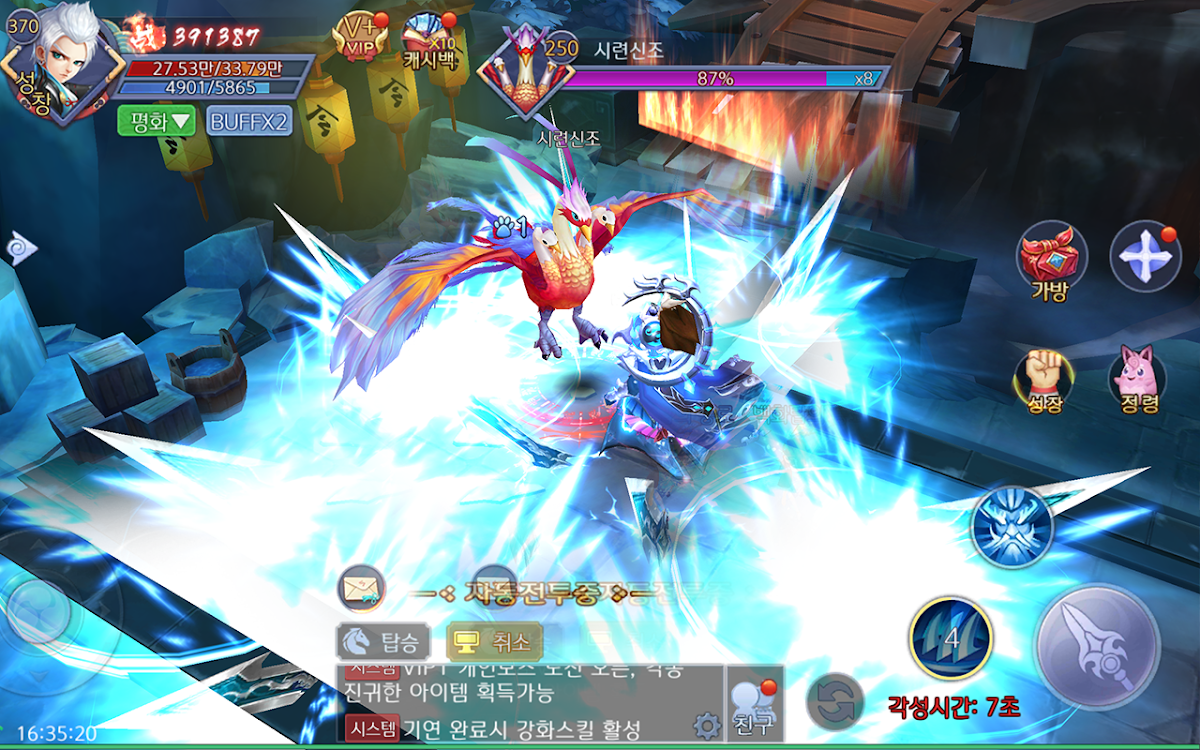Click the target swap arrows button
Screen dimensions: 1200x750
(834, 699)
